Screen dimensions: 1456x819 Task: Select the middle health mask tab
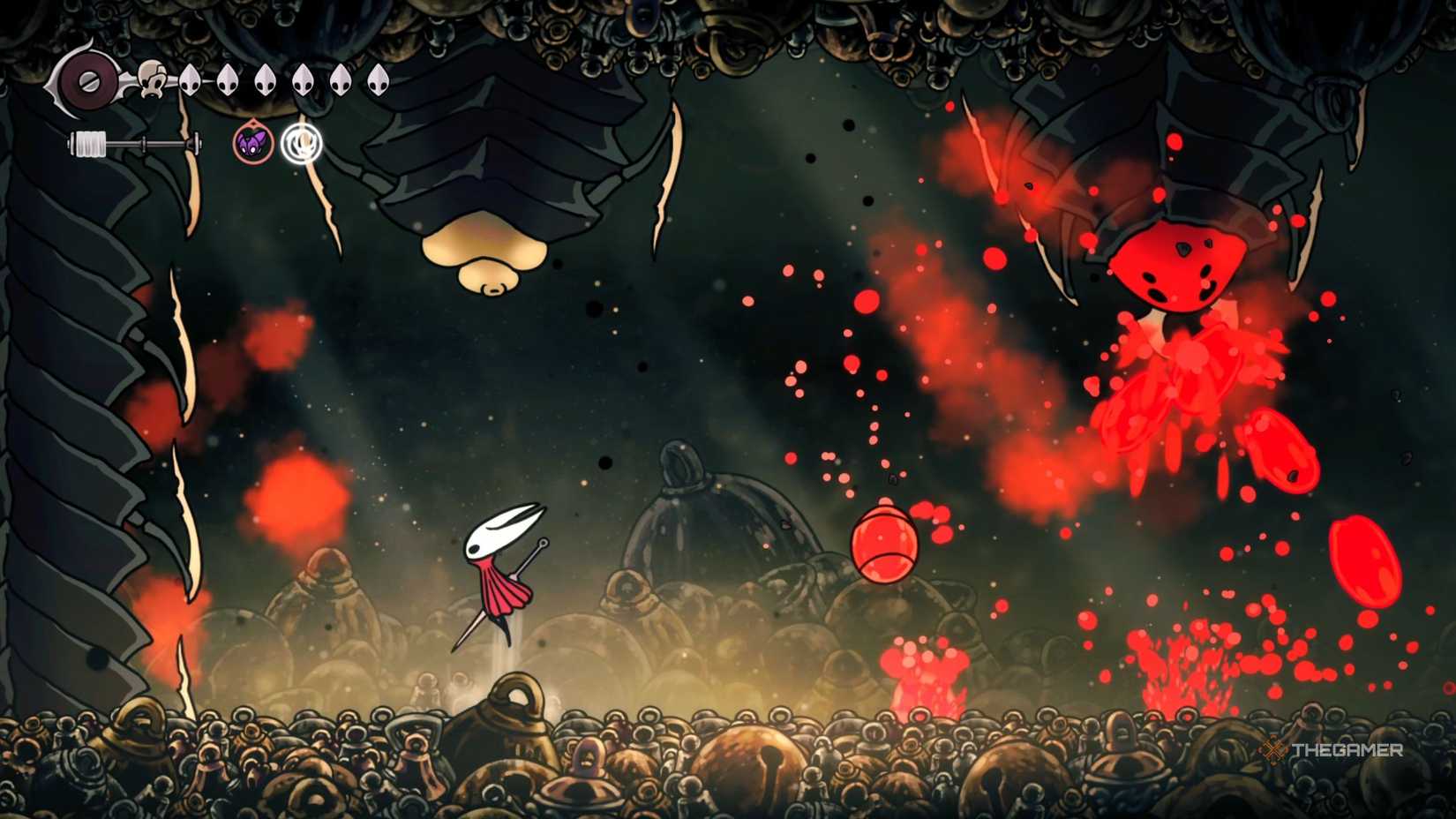(x=264, y=80)
